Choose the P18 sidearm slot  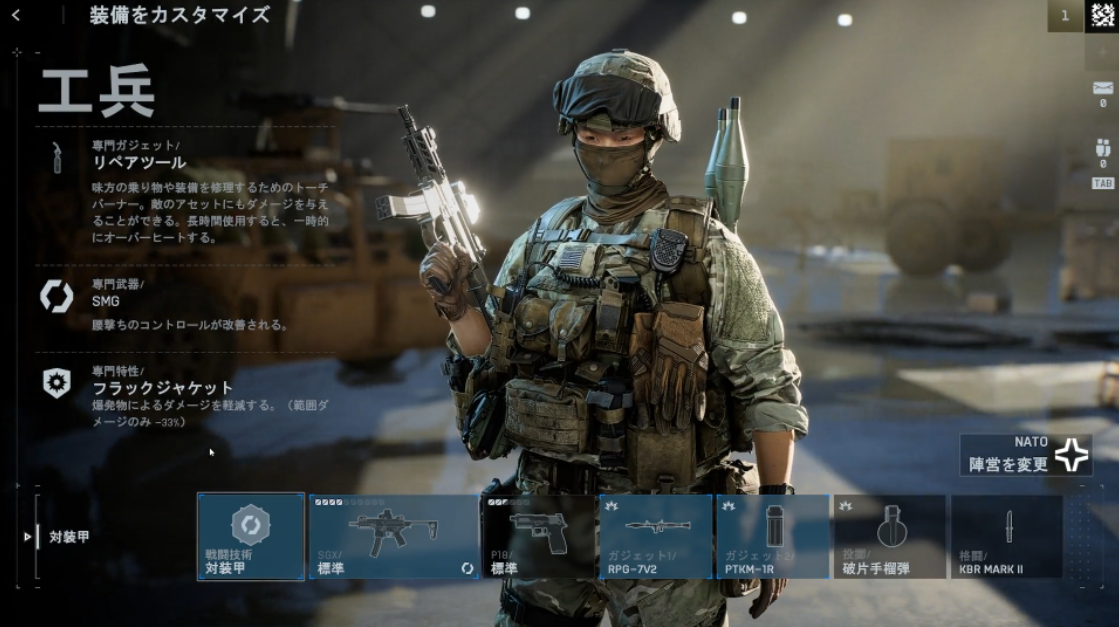coord(539,536)
